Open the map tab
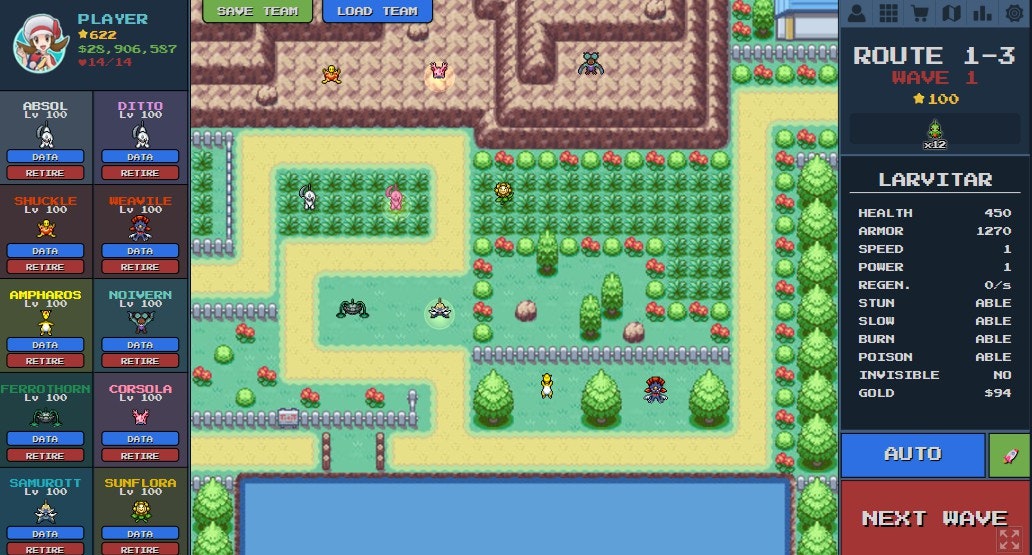The height and width of the screenshot is (555, 1032). pyautogui.click(x=951, y=13)
